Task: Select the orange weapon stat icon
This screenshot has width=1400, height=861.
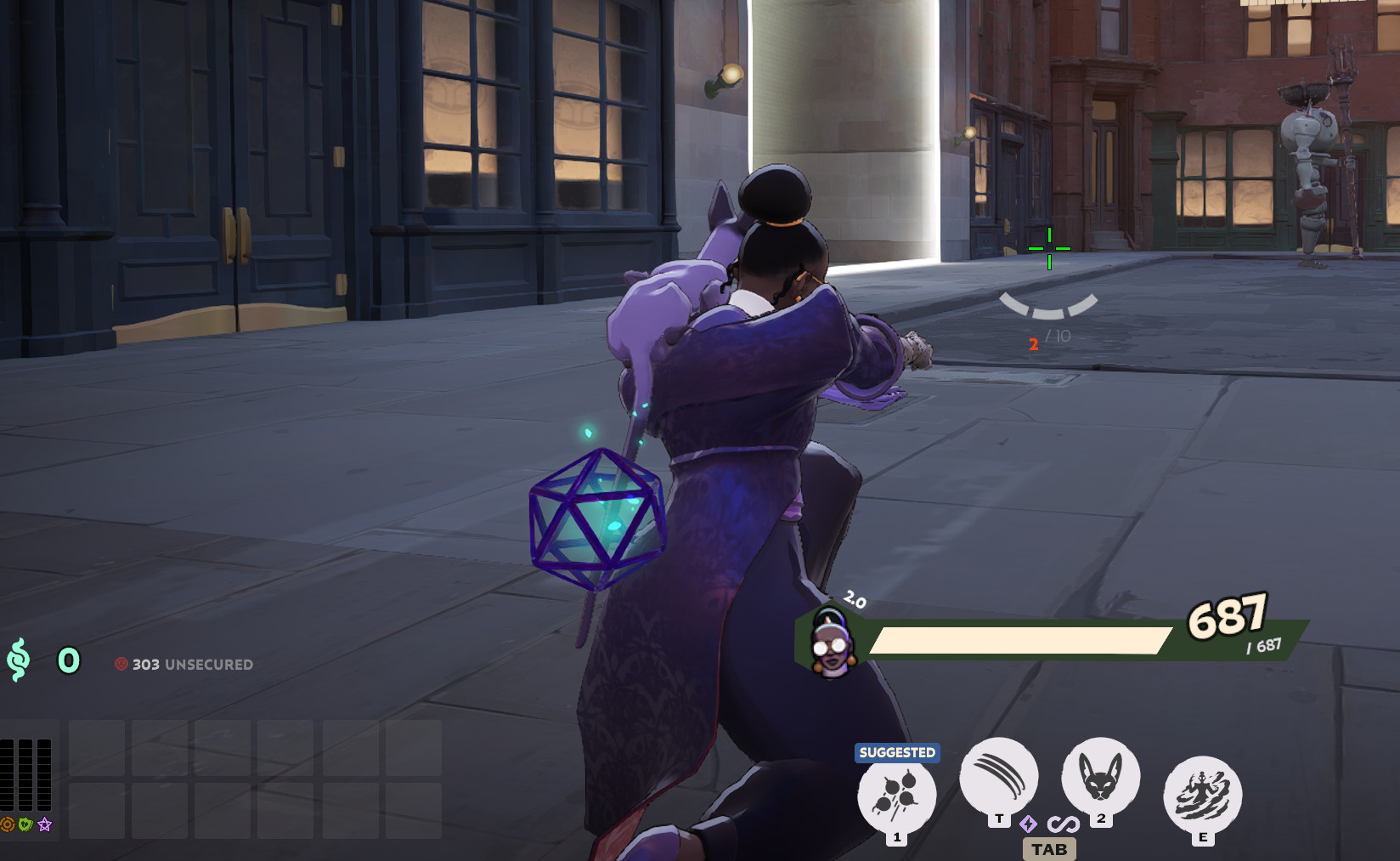Action: pos(8,824)
